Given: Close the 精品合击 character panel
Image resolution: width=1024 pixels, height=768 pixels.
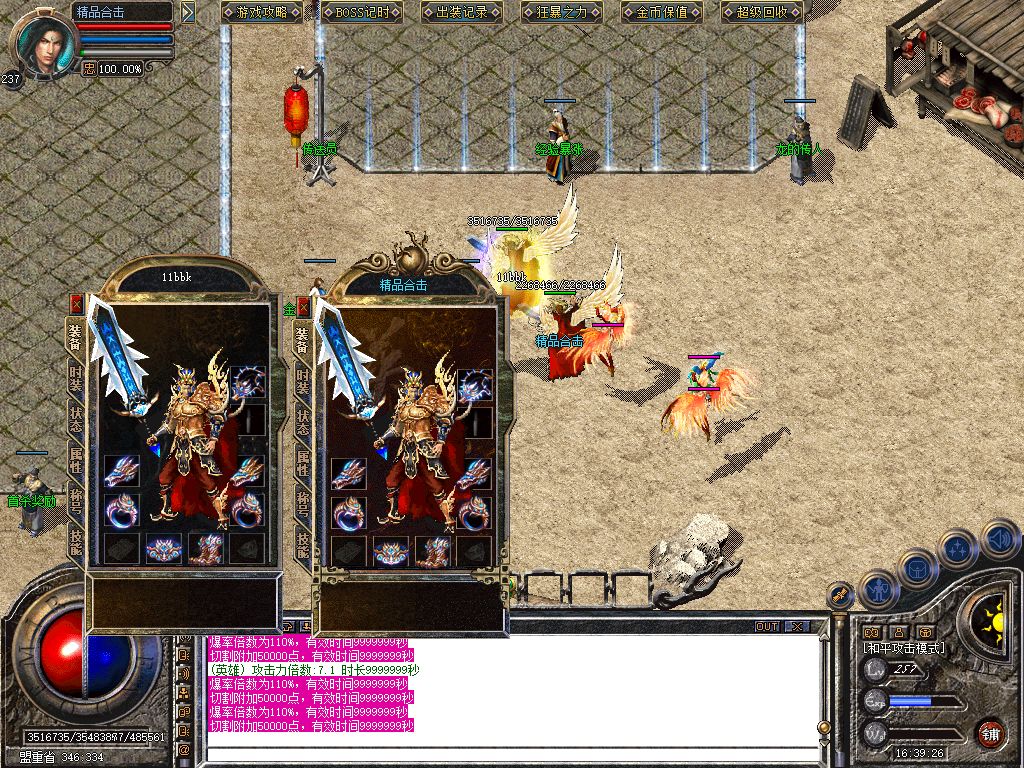Looking at the screenshot, I should 303,307.
